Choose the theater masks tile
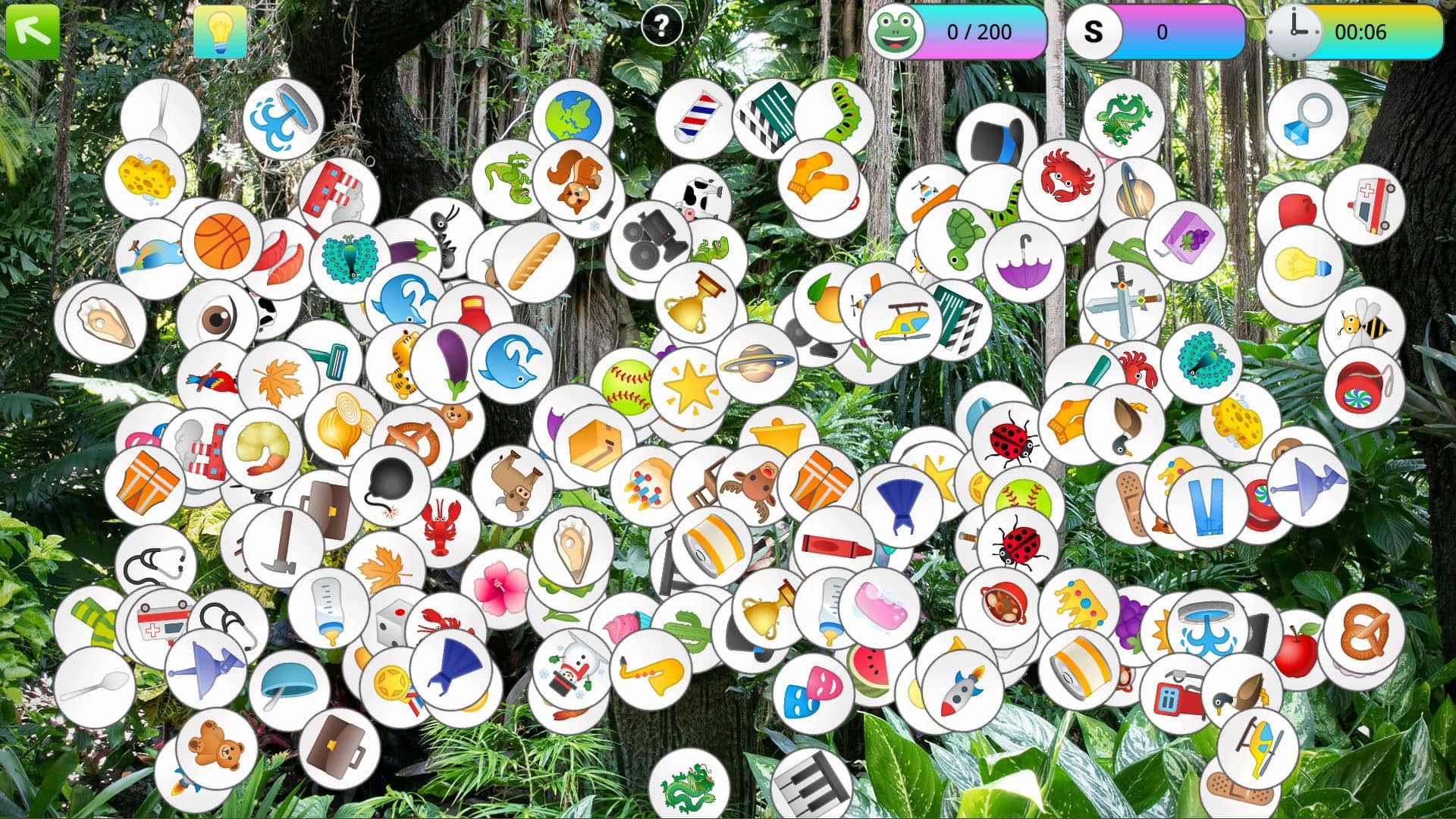This screenshot has width=1456, height=819. tap(812, 694)
